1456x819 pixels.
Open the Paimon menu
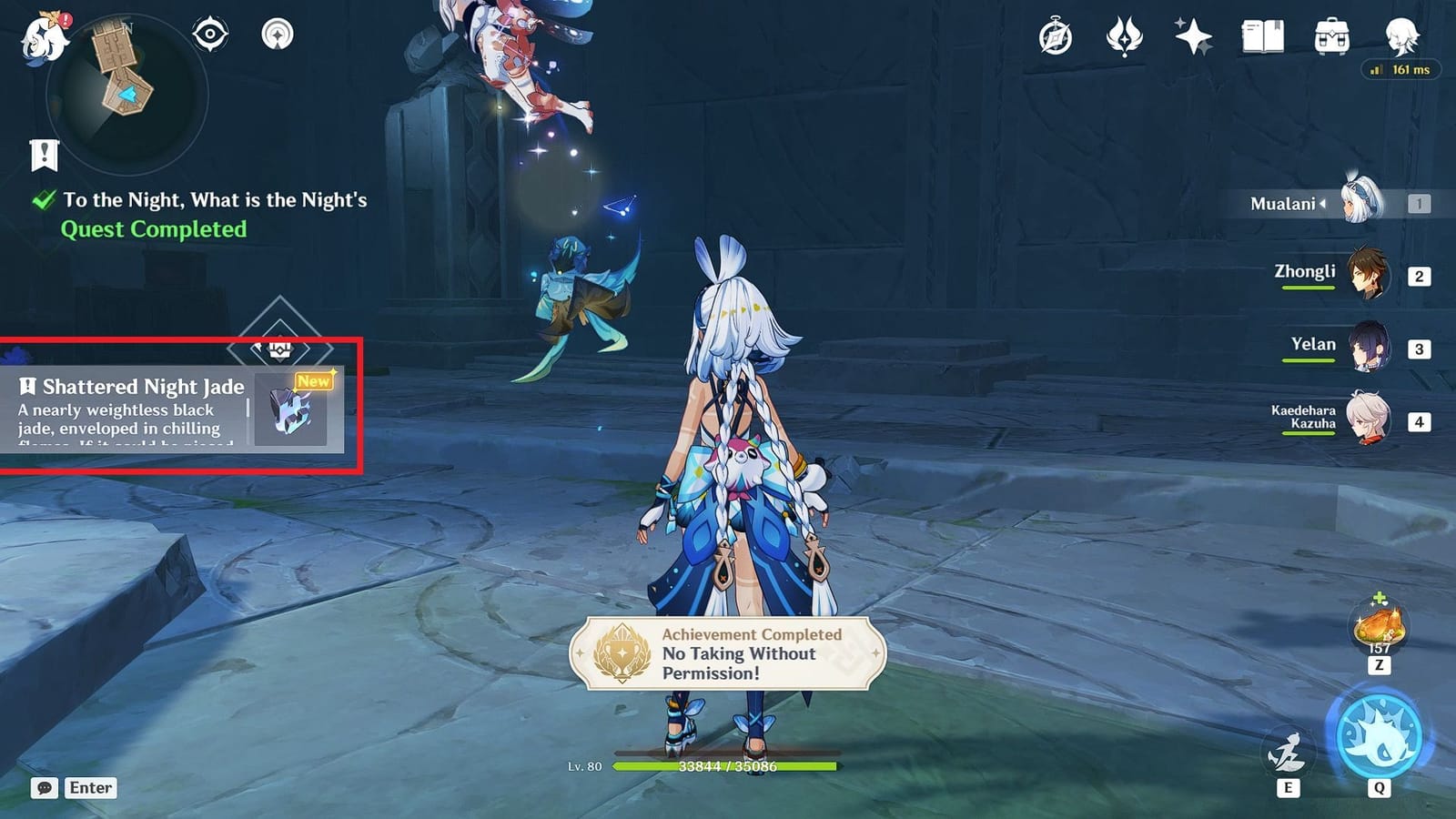click(43, 36)
